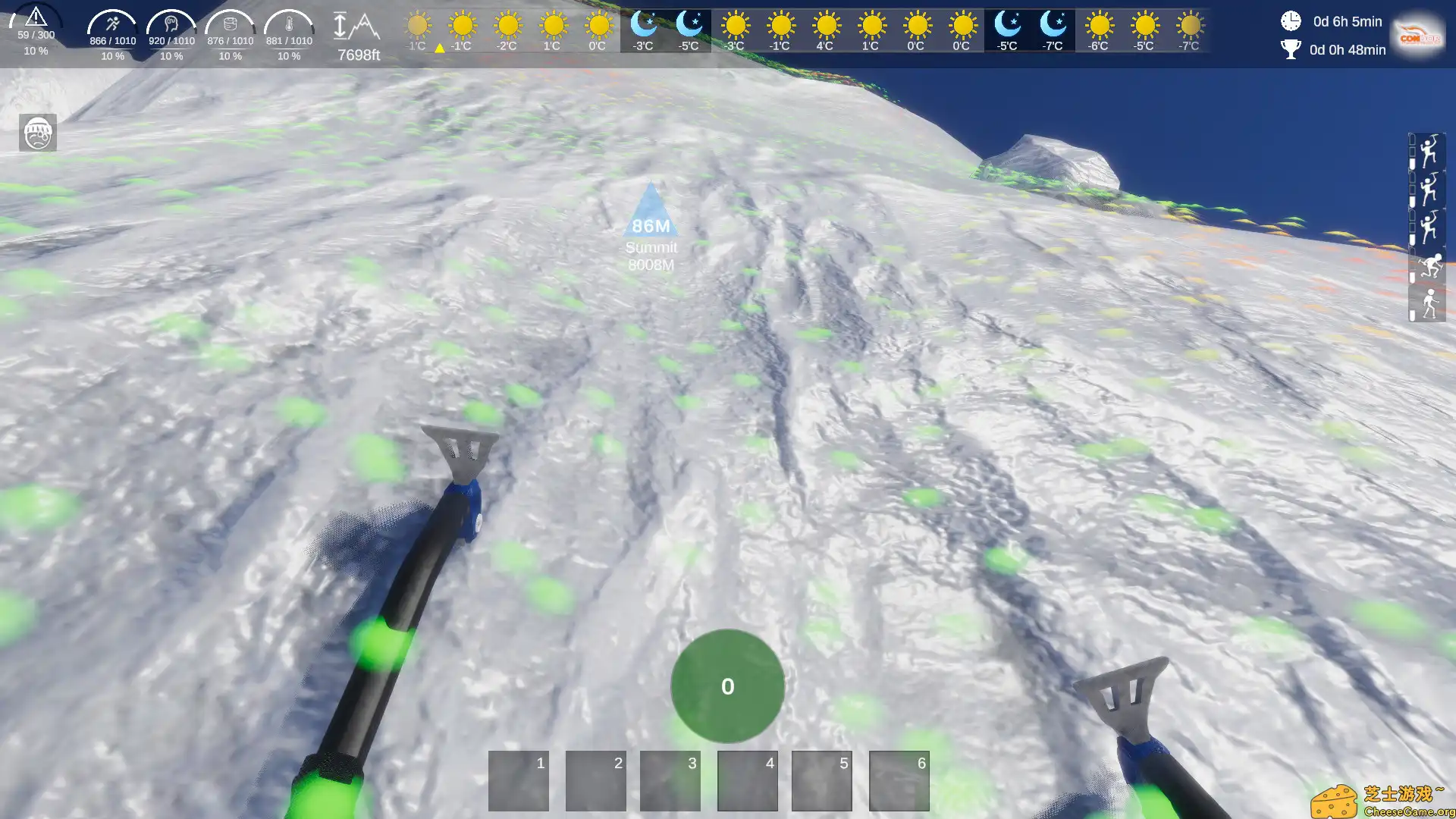1456x819 pixels.
Task: Click the green circle counter showing 0
Action: coord(727,686)
